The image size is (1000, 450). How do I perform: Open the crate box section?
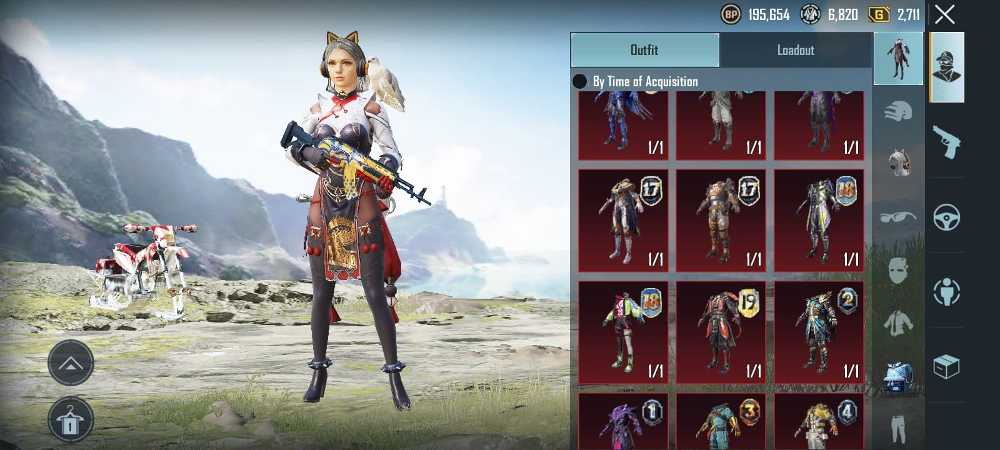[x=946, y=367]
